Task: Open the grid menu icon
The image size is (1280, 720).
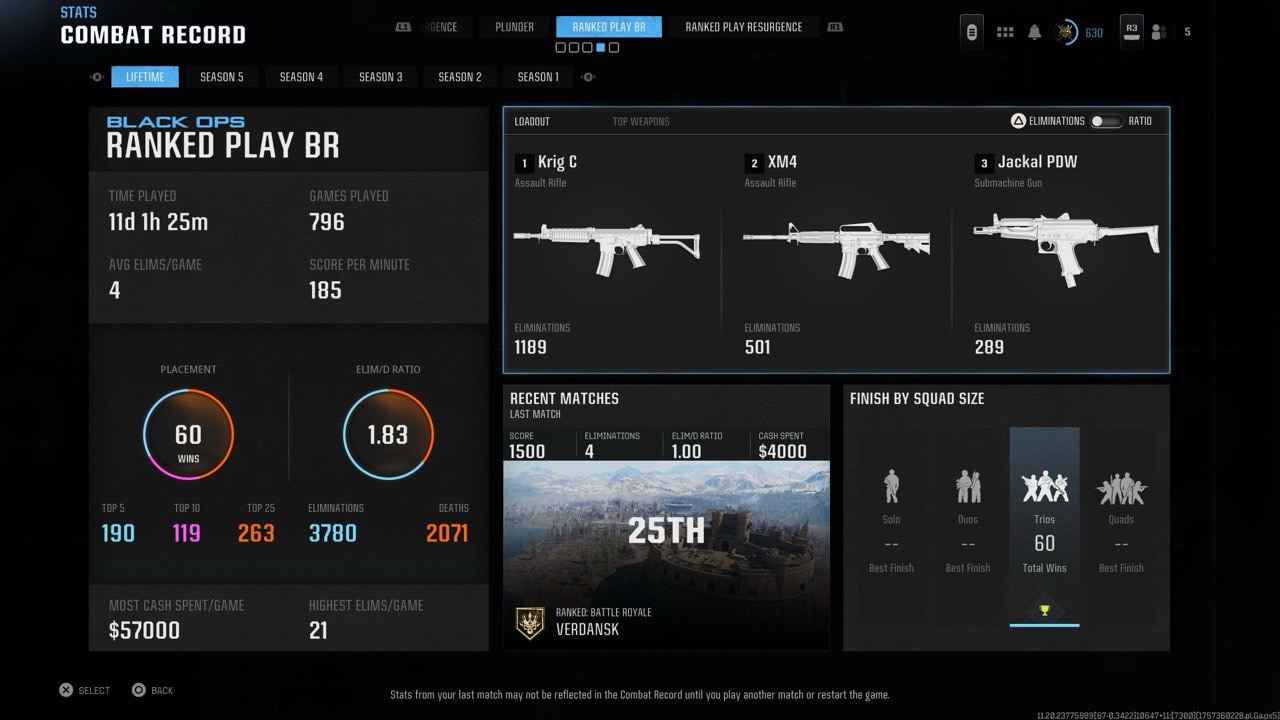Action: 1005,32
